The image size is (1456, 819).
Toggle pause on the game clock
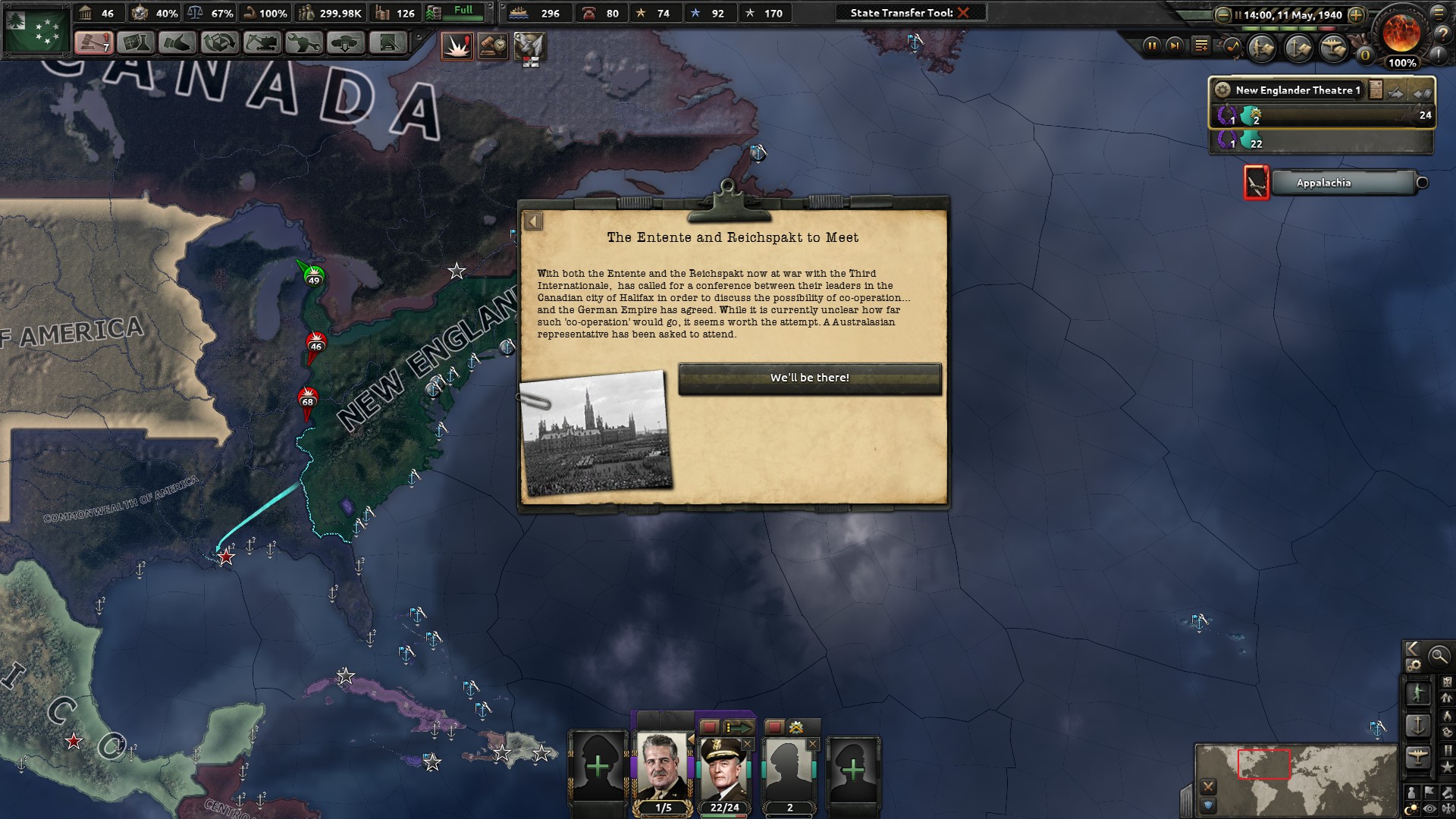click(x=1152, y=45)
